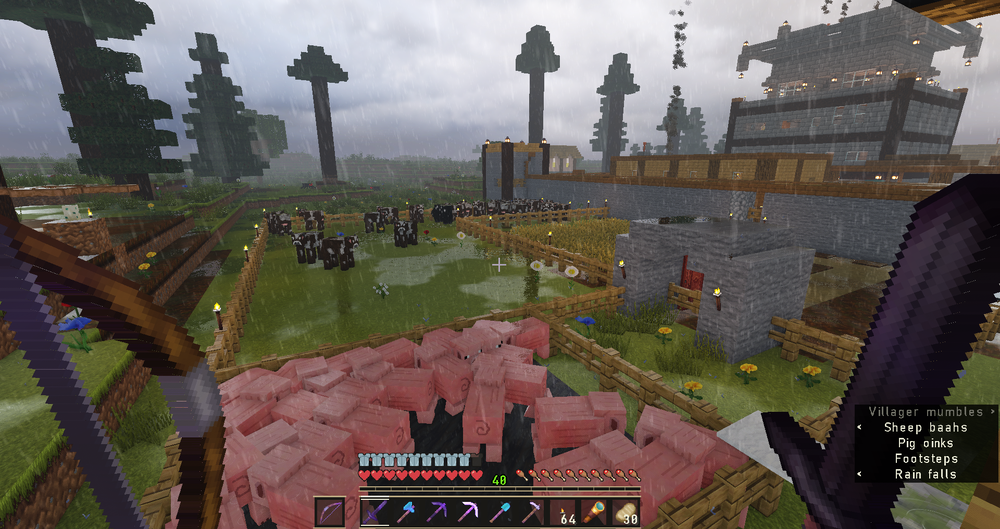
Task: Select the stack of 64 torches
Action: pyautogui.click(x=564, y=512)
